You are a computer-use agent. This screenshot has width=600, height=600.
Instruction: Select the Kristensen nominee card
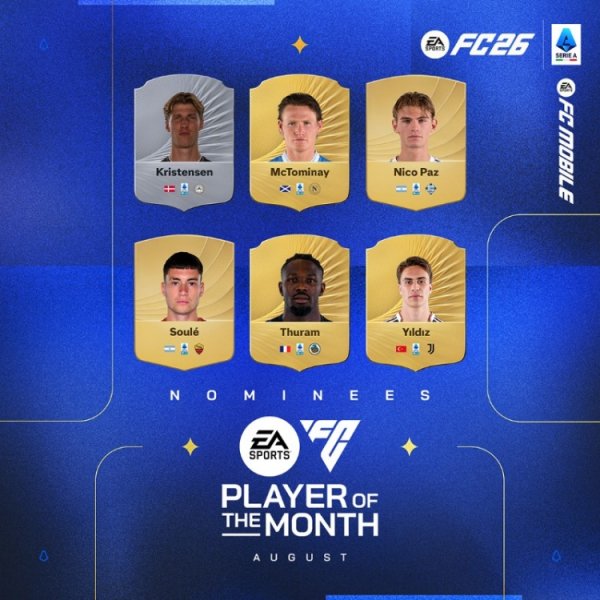tap(184, 138)
